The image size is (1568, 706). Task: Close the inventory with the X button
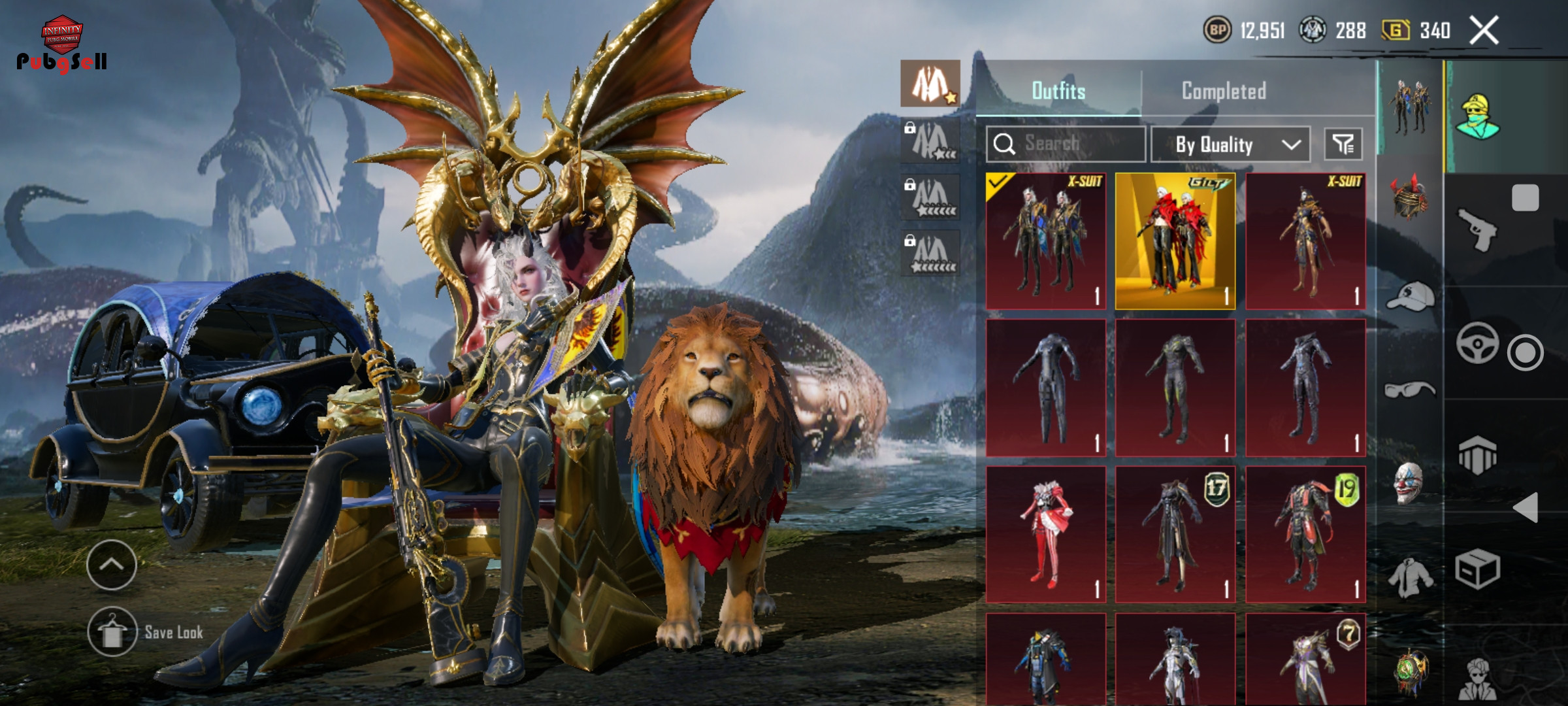click(x=1484, y=30)
